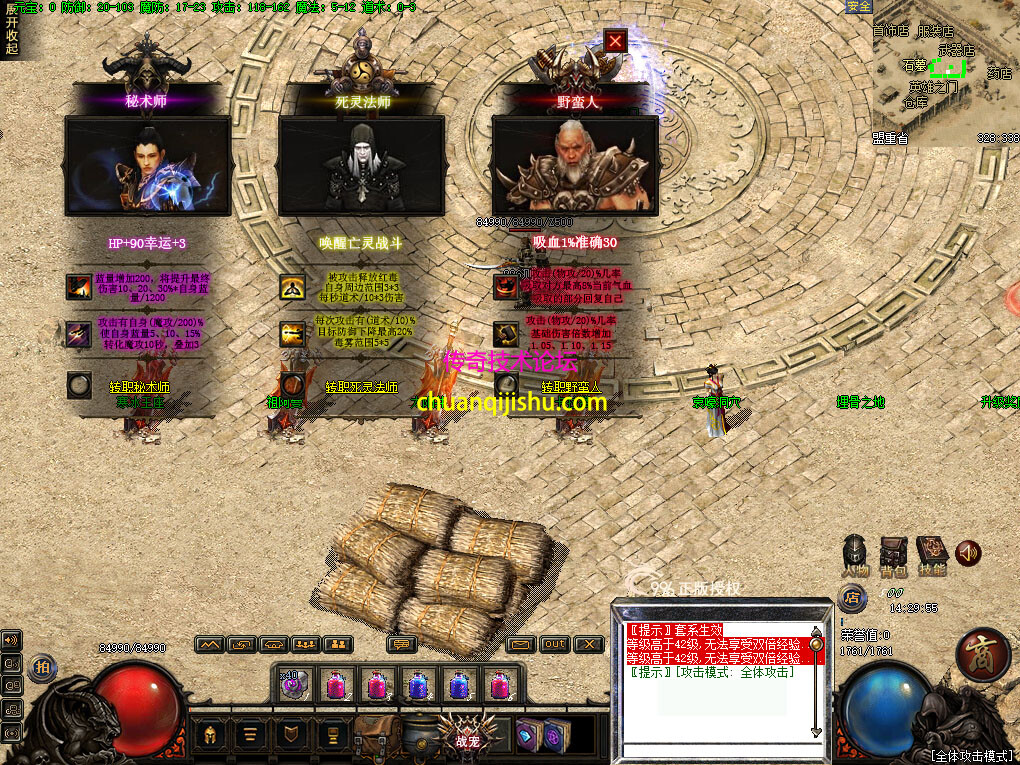Click the 拍 auction button
The height and width of the screenshot is (765, 1020).
point(43,666)
